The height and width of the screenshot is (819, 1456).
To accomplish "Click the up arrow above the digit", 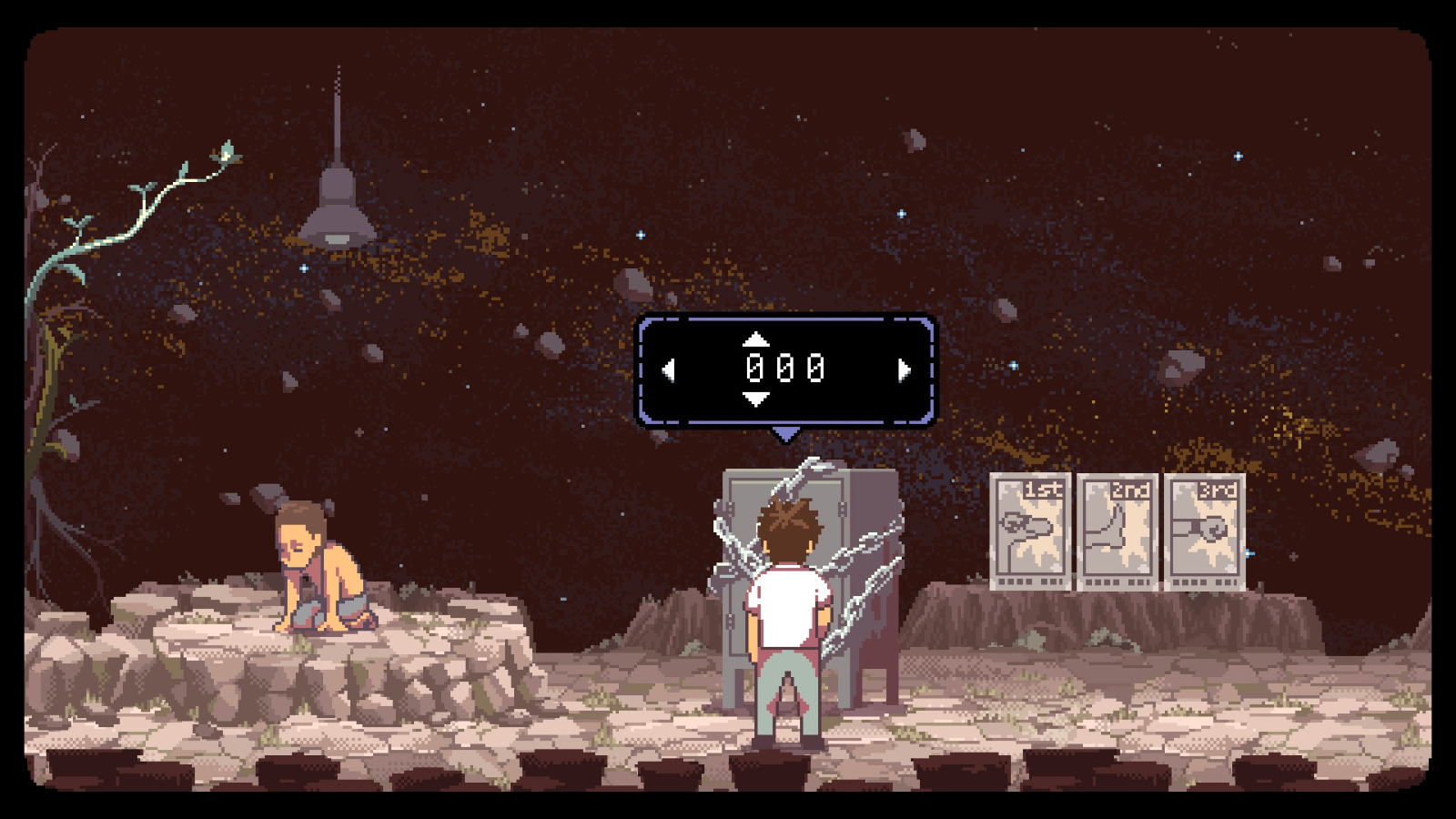I will tap(755, 340).
